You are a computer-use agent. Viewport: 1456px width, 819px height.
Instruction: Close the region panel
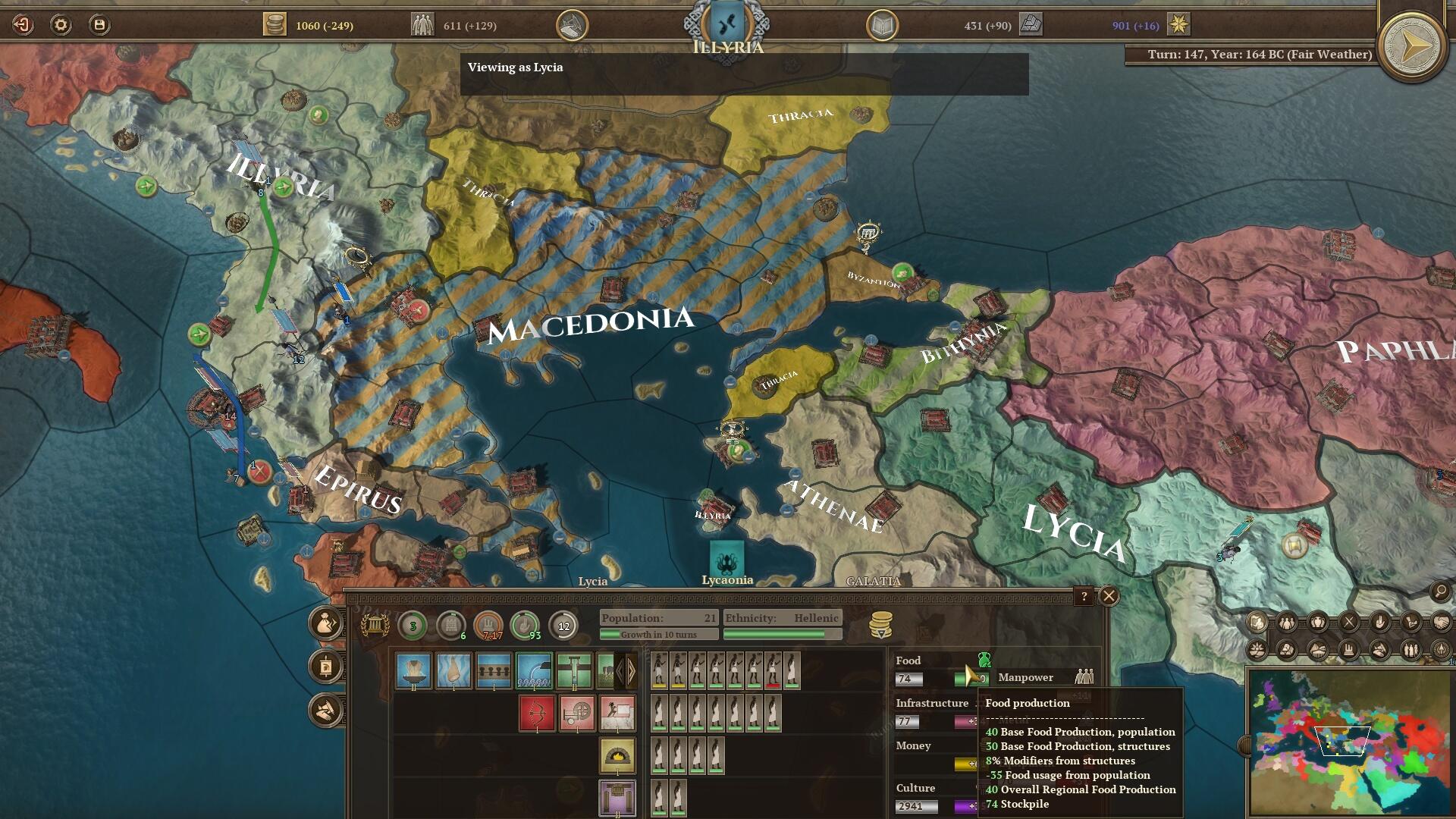pyautogui.click(x=1109, y=596)
